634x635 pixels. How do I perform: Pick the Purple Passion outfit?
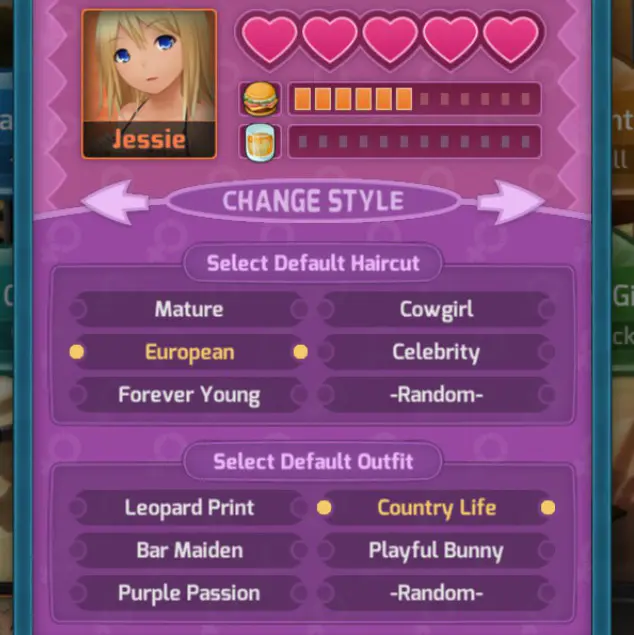pos(188,592)
